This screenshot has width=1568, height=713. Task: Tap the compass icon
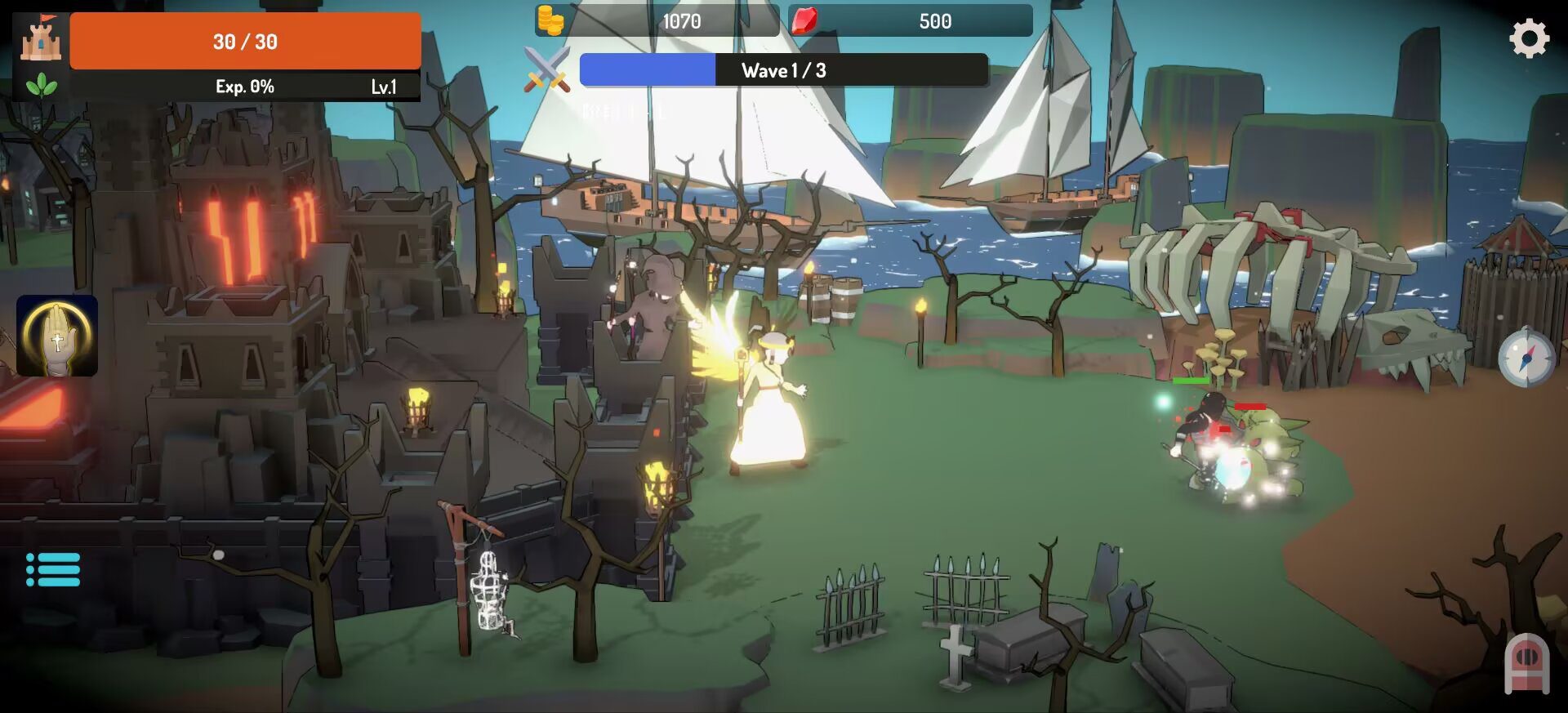[x=1526, y=358]
